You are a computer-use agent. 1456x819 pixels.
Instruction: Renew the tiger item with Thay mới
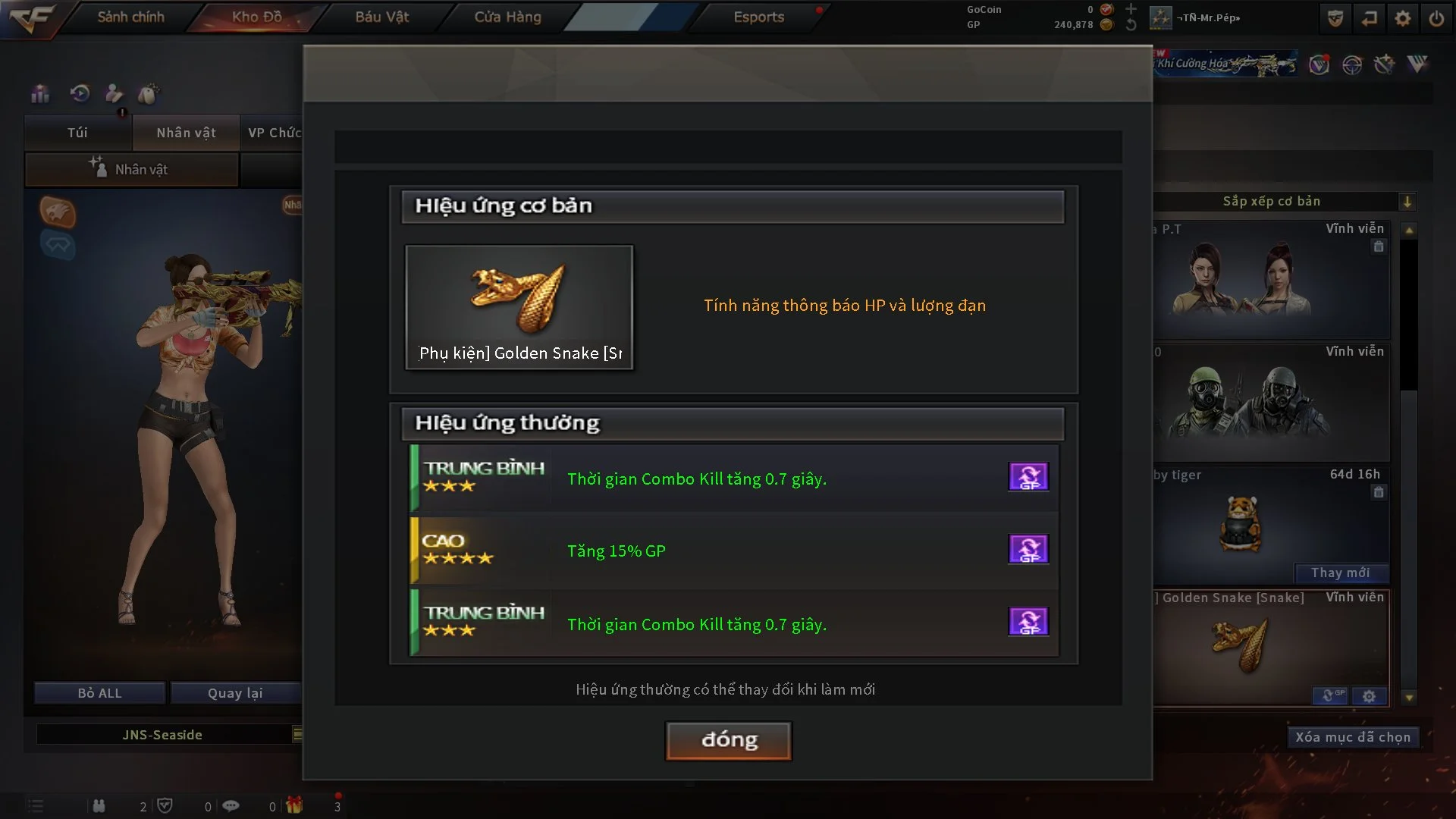[1340, 573]
